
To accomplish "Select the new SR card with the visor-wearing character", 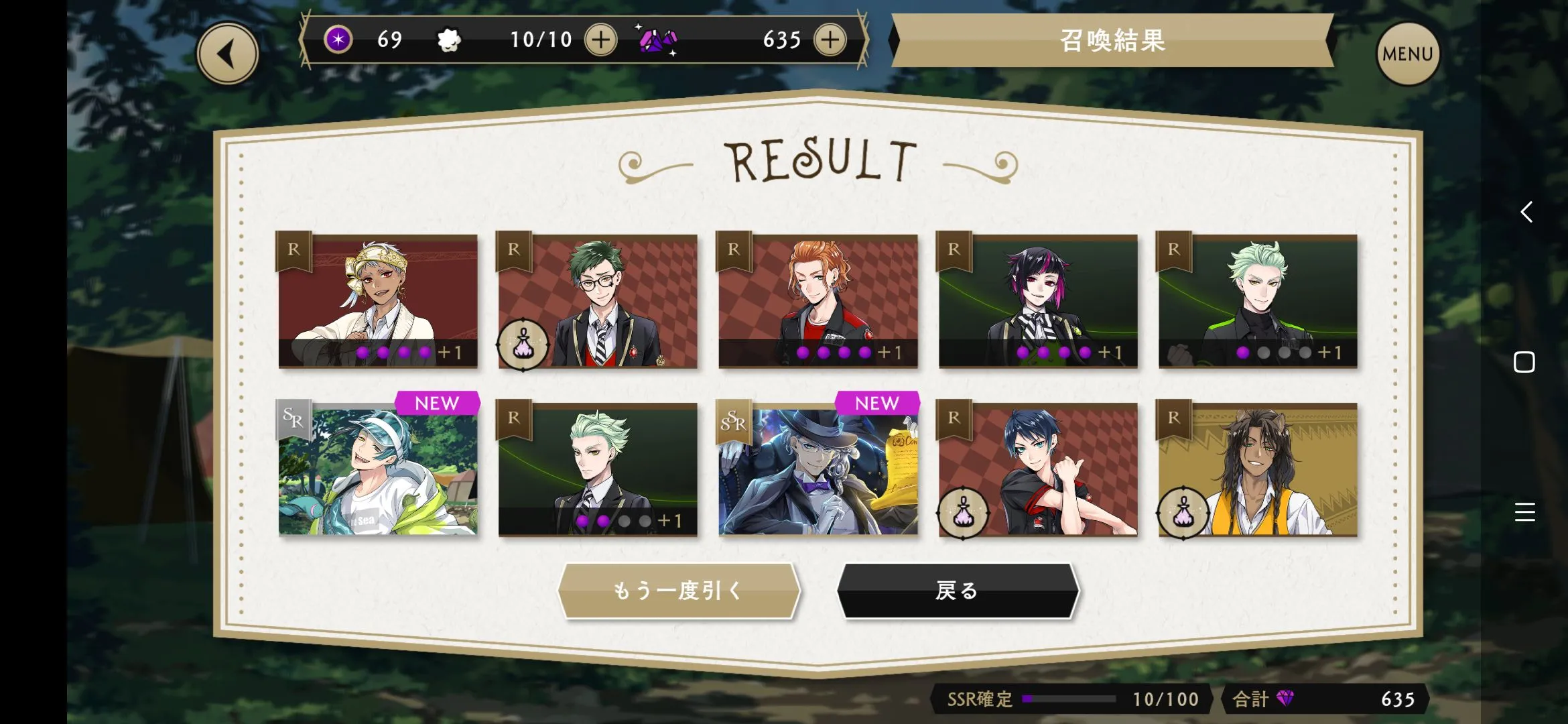I will tap(378, 469).
